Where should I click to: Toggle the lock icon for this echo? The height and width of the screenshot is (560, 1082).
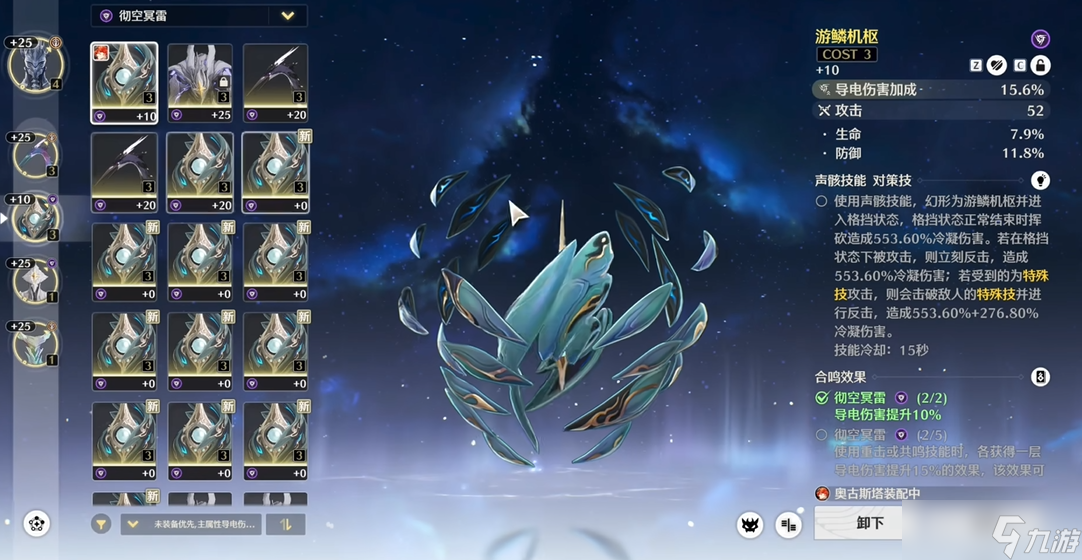point(1040,65)
